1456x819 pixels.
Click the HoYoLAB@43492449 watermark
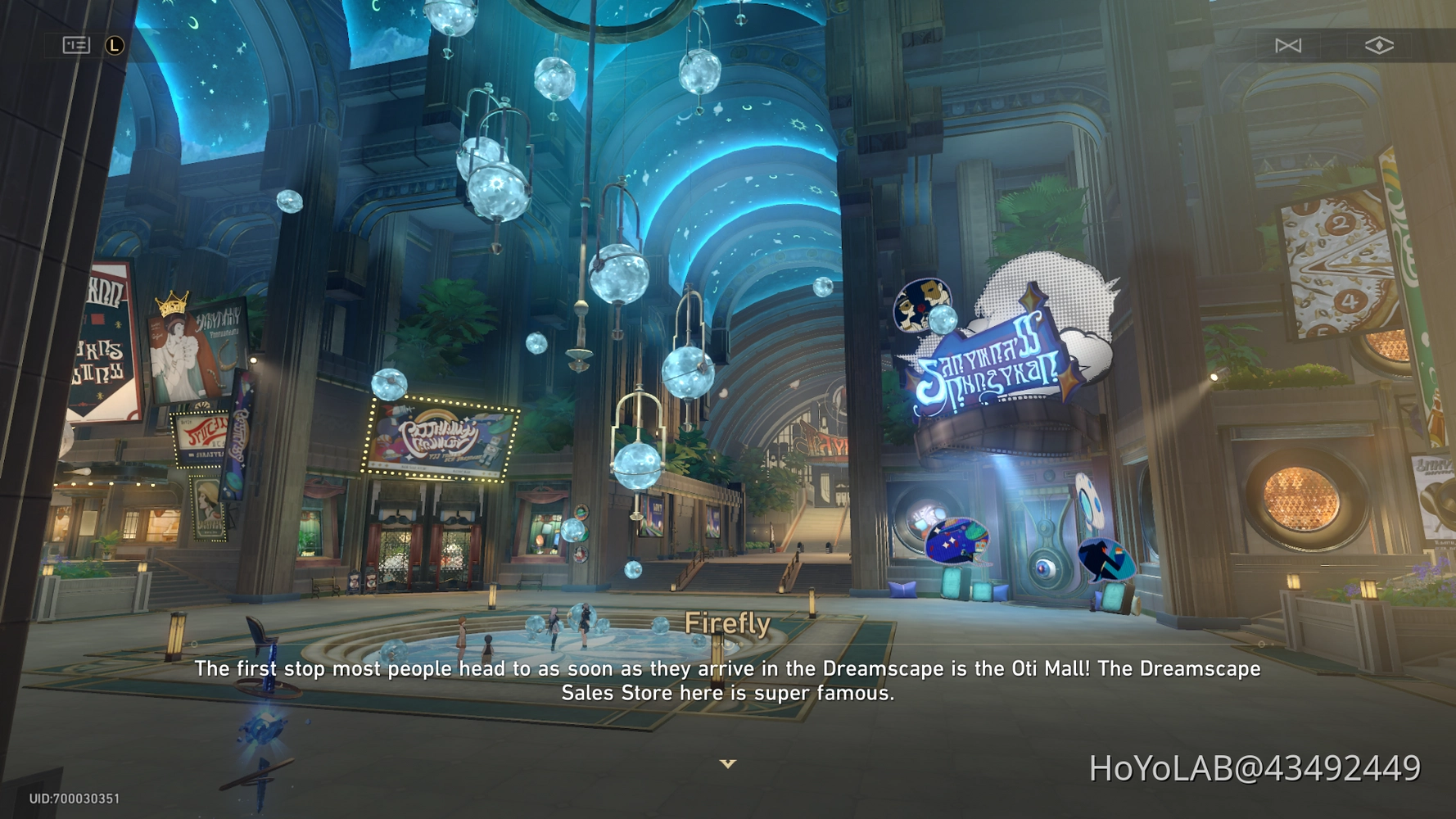(x=1253, y=768)
